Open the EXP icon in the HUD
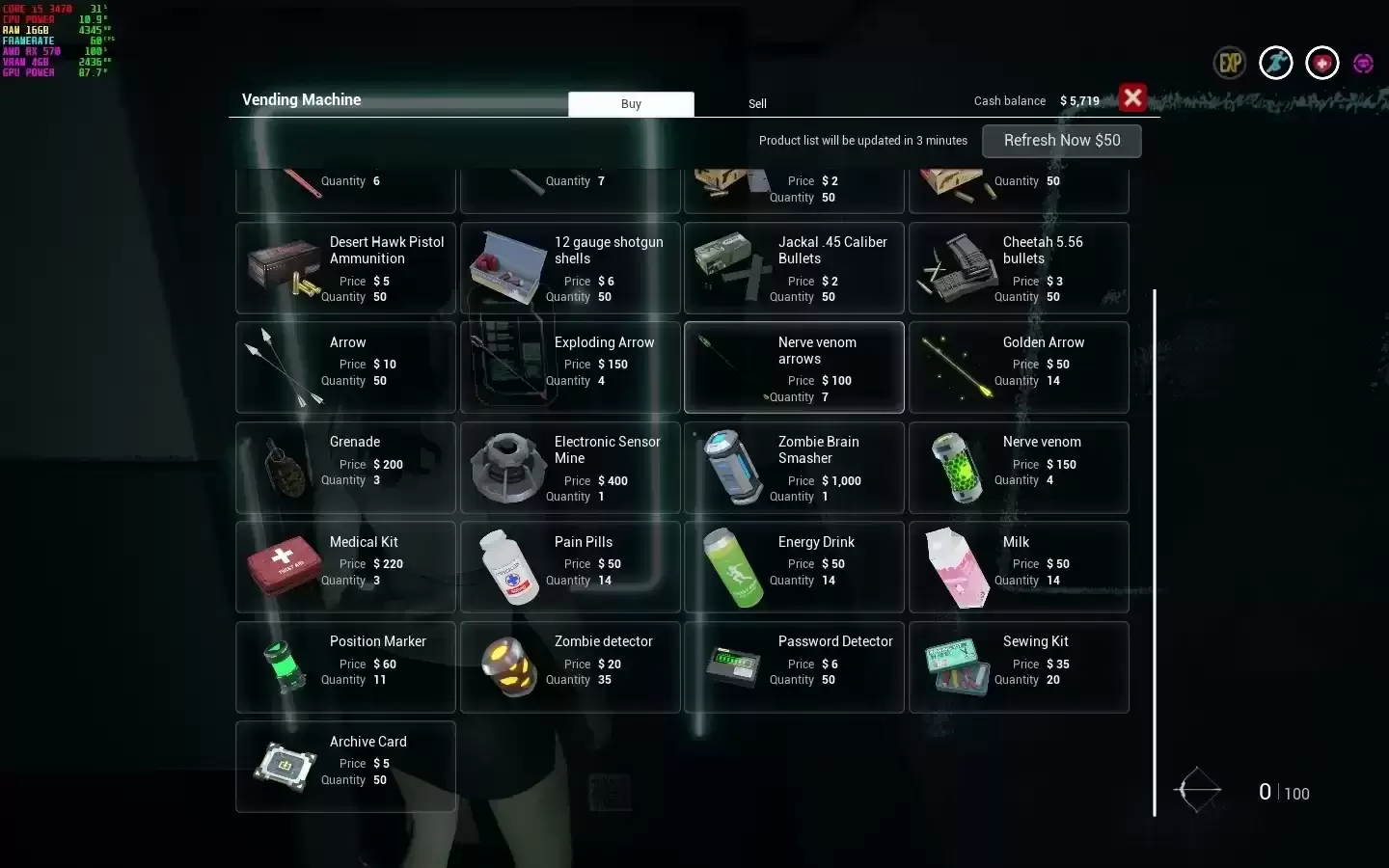Image resolution: width=1389 pixels, height=868 pixels. [x=1230, y=64]
